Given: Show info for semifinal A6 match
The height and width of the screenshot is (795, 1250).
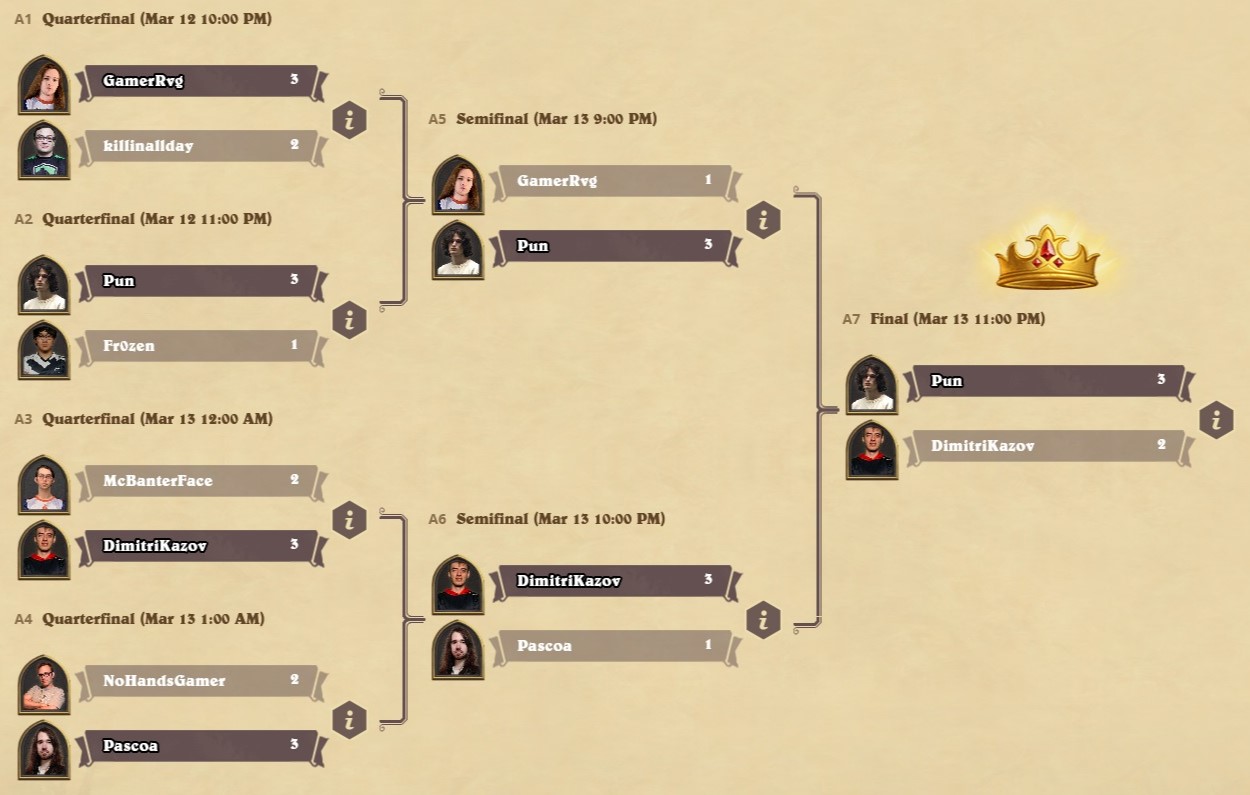Looking at the screenshot, I should tap(763, 620).
